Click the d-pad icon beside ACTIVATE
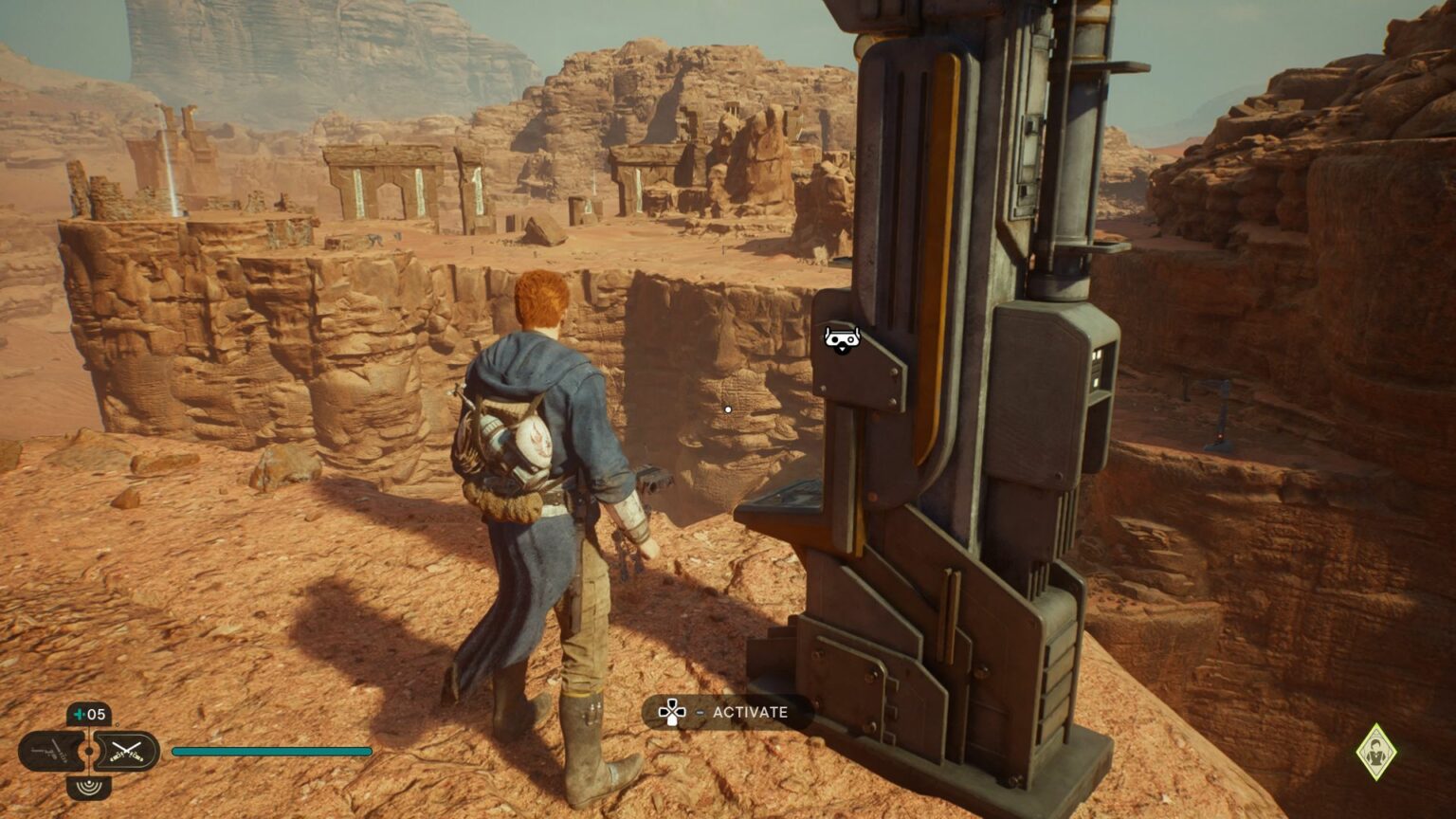 674,712
